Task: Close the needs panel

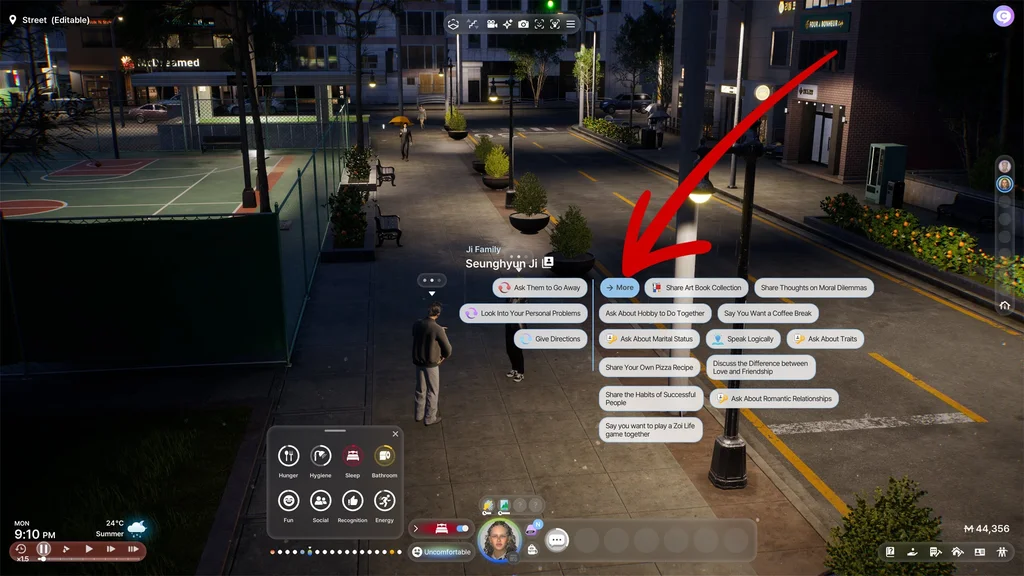Action: [395, 434]
